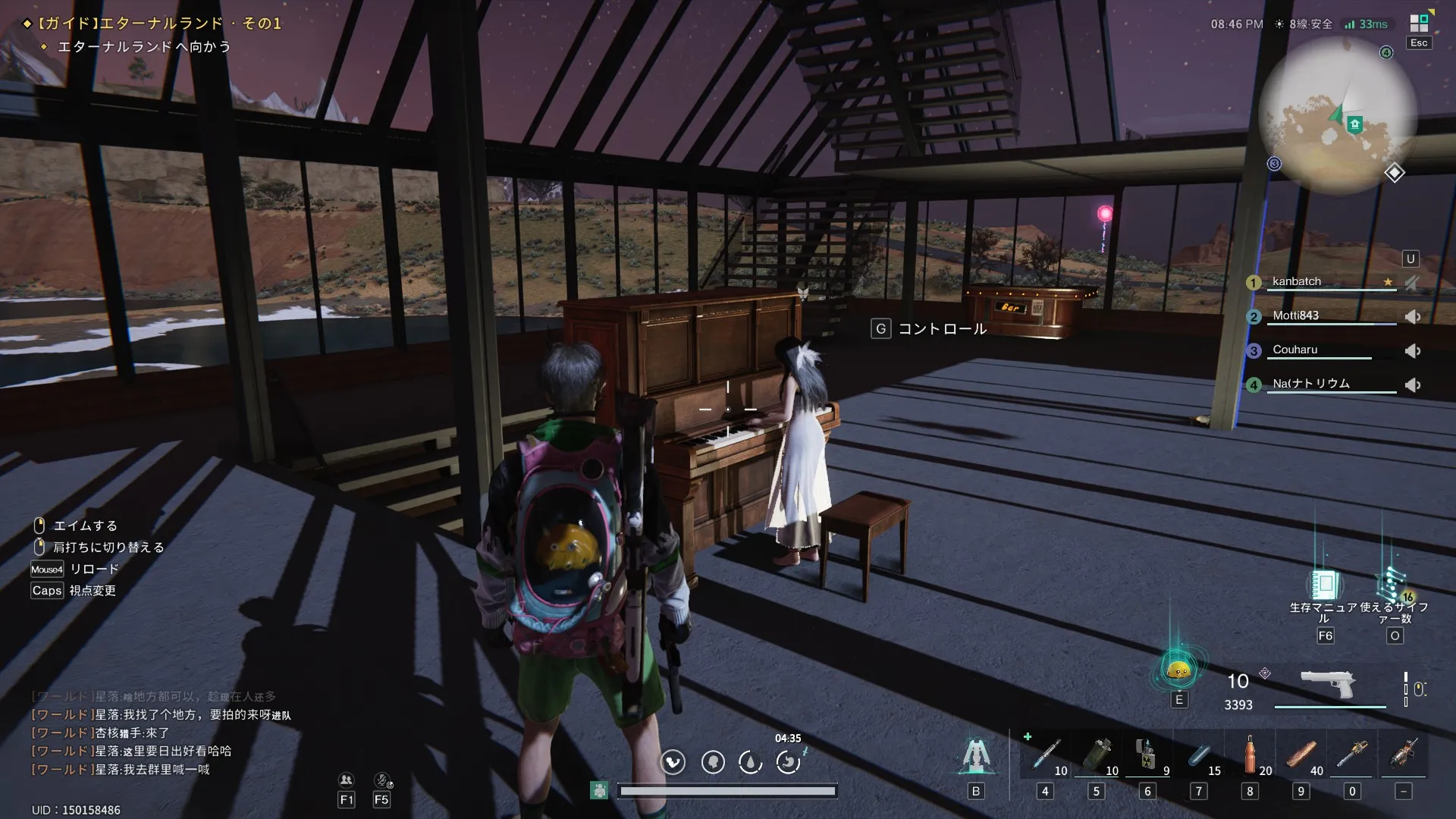Click the world chat message log
Screen dimensions: 1456x819
pyautogui.click(x=152, y=733)
